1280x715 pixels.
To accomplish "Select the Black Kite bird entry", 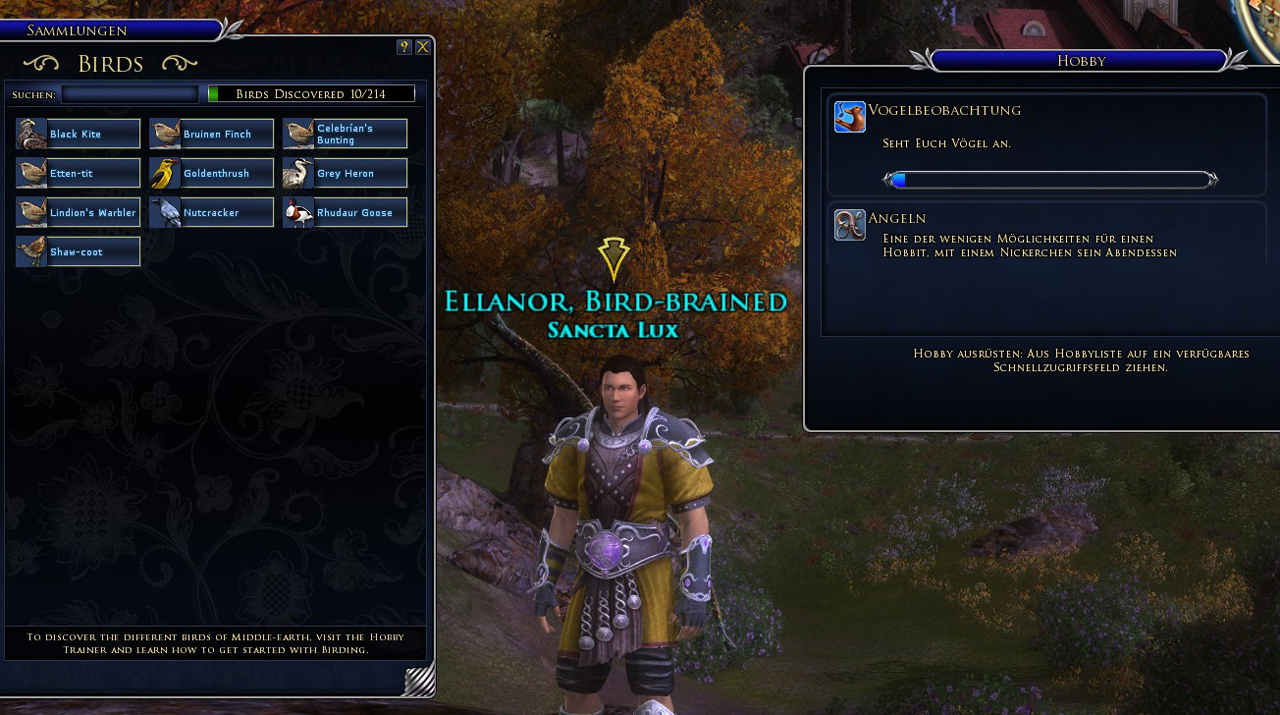I will click(x=78, y=134).
